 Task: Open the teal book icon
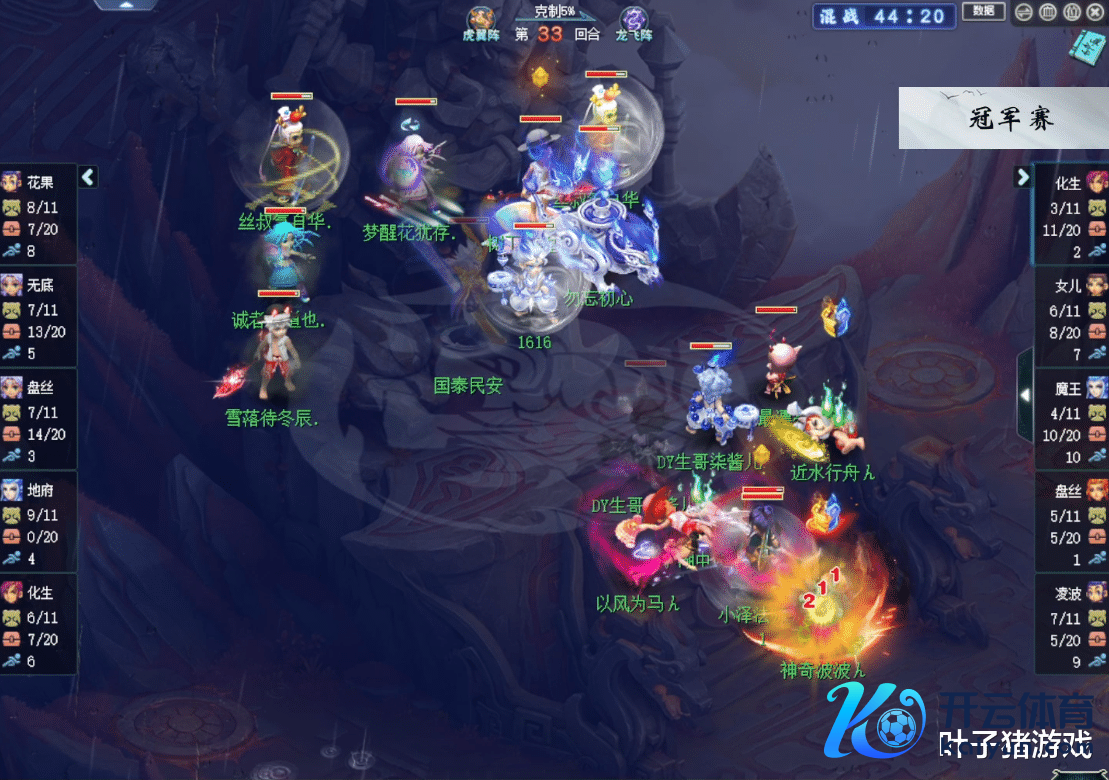pyautogui.click(x=1086, y=47)
